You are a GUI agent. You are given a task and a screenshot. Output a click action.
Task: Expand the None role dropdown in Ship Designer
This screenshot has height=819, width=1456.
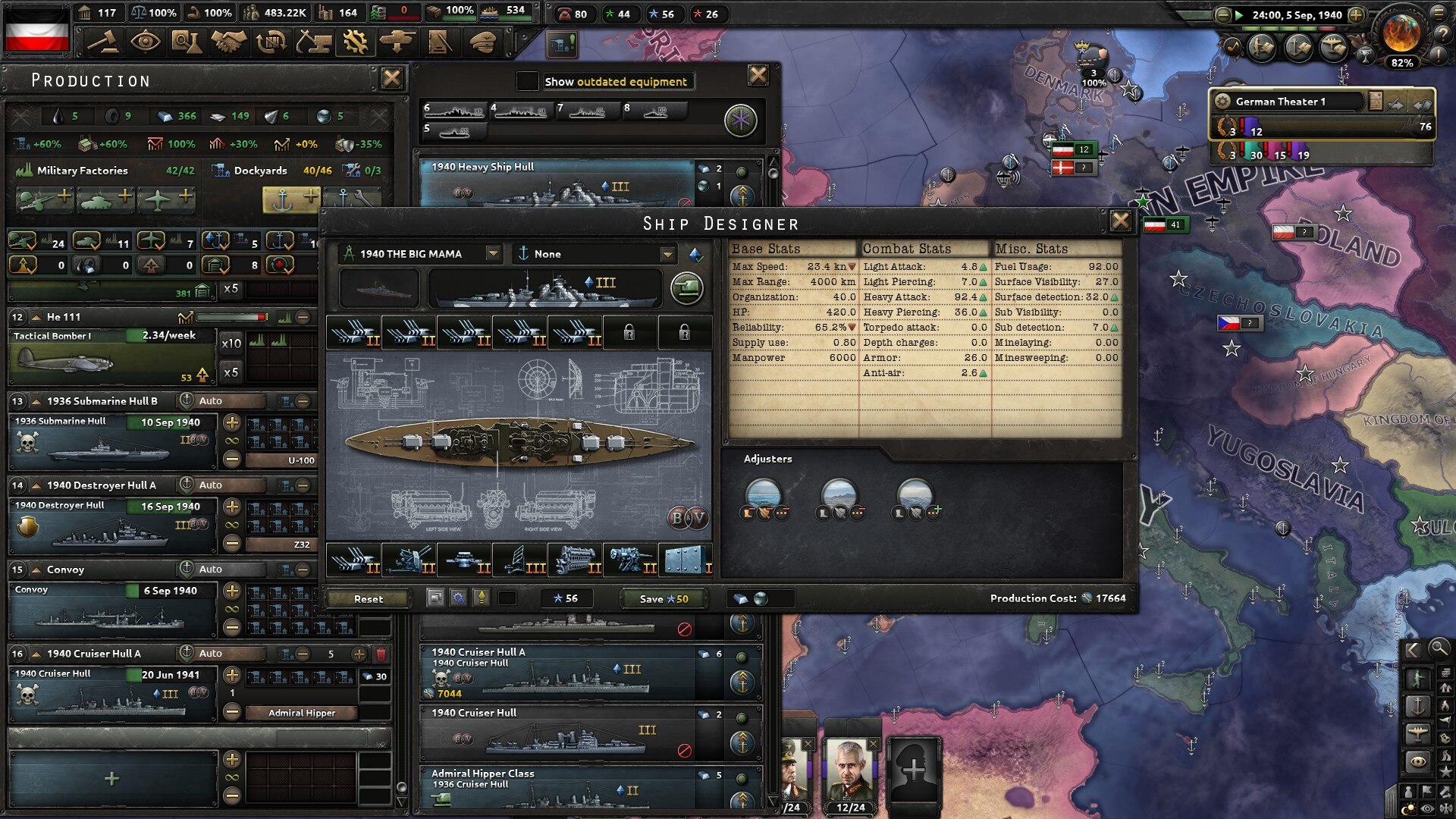[x=667, y=254]
